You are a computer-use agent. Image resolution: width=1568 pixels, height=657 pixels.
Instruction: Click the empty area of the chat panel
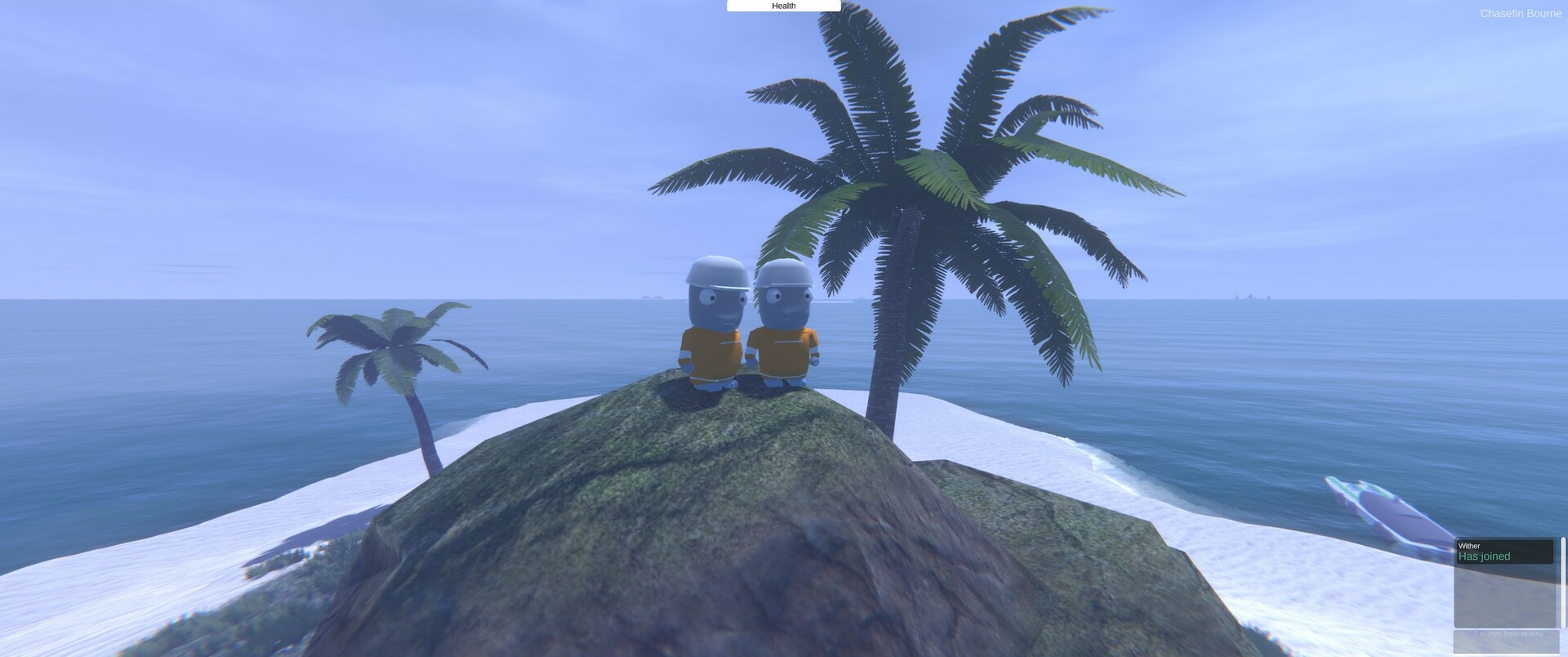tap(1503, 597)
